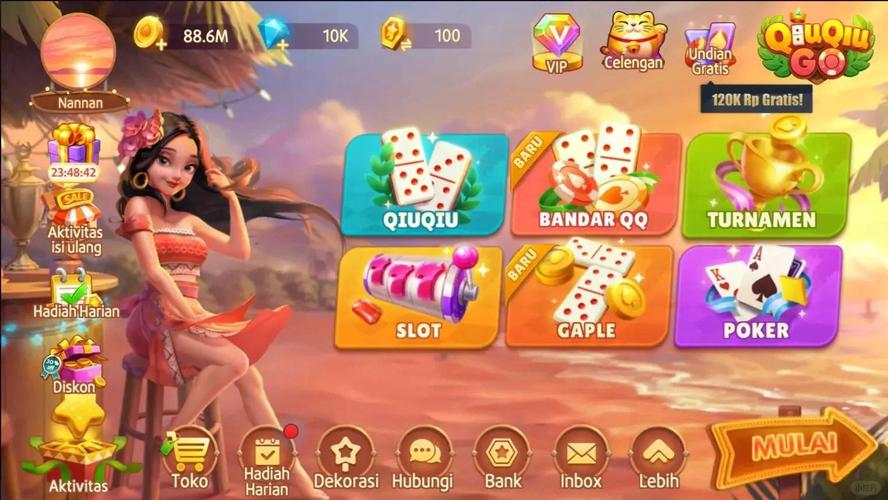Expand the Lebih more options

(x=658, y=459)
